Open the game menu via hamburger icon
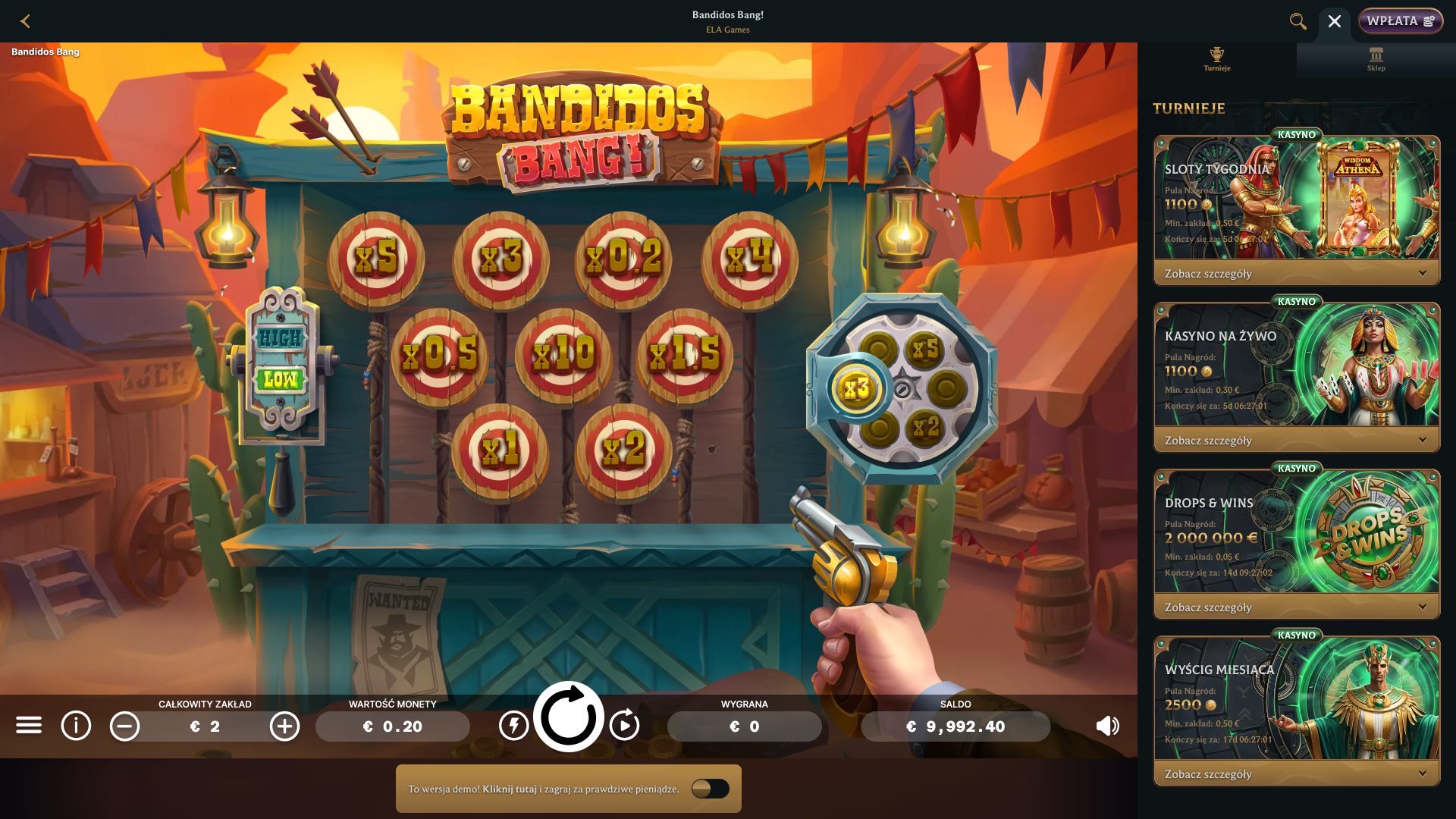This screenshot has width=1456, height=819. (30, 726)
